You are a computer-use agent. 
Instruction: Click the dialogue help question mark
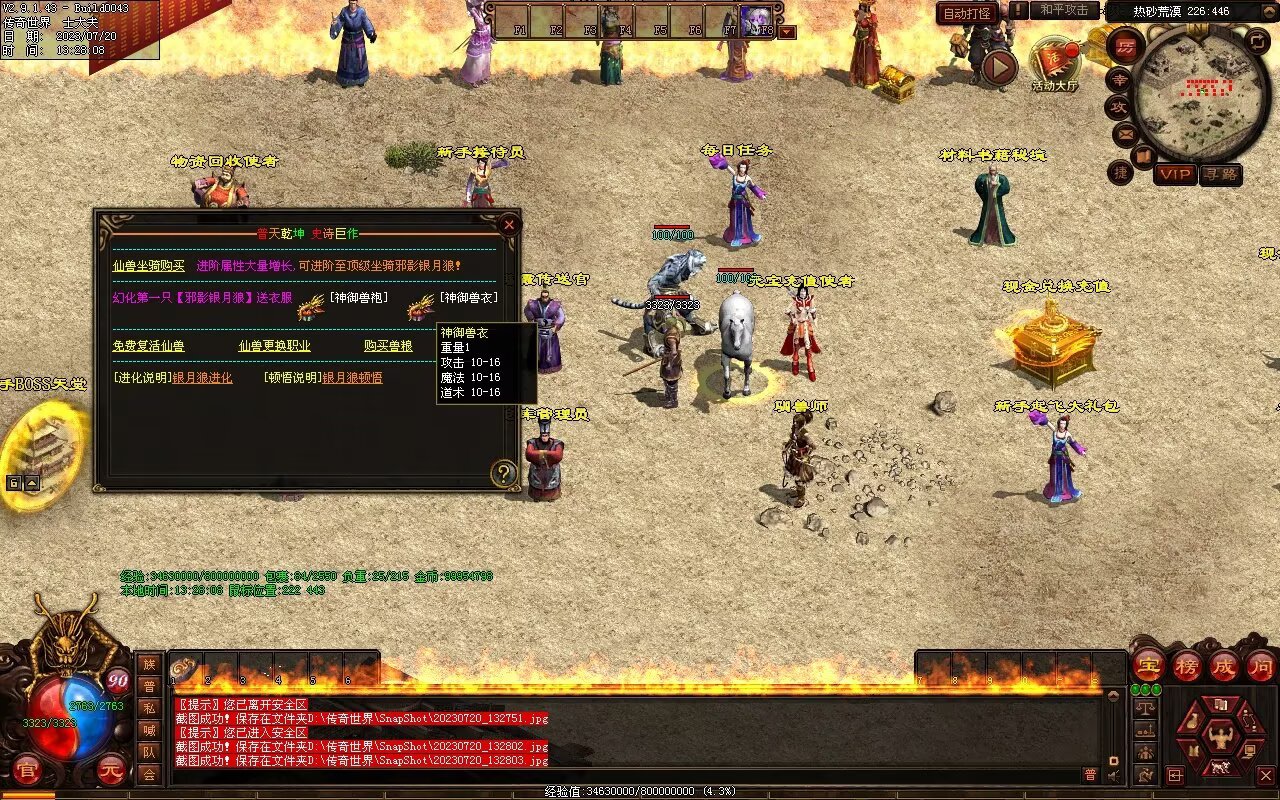[503, 474]
